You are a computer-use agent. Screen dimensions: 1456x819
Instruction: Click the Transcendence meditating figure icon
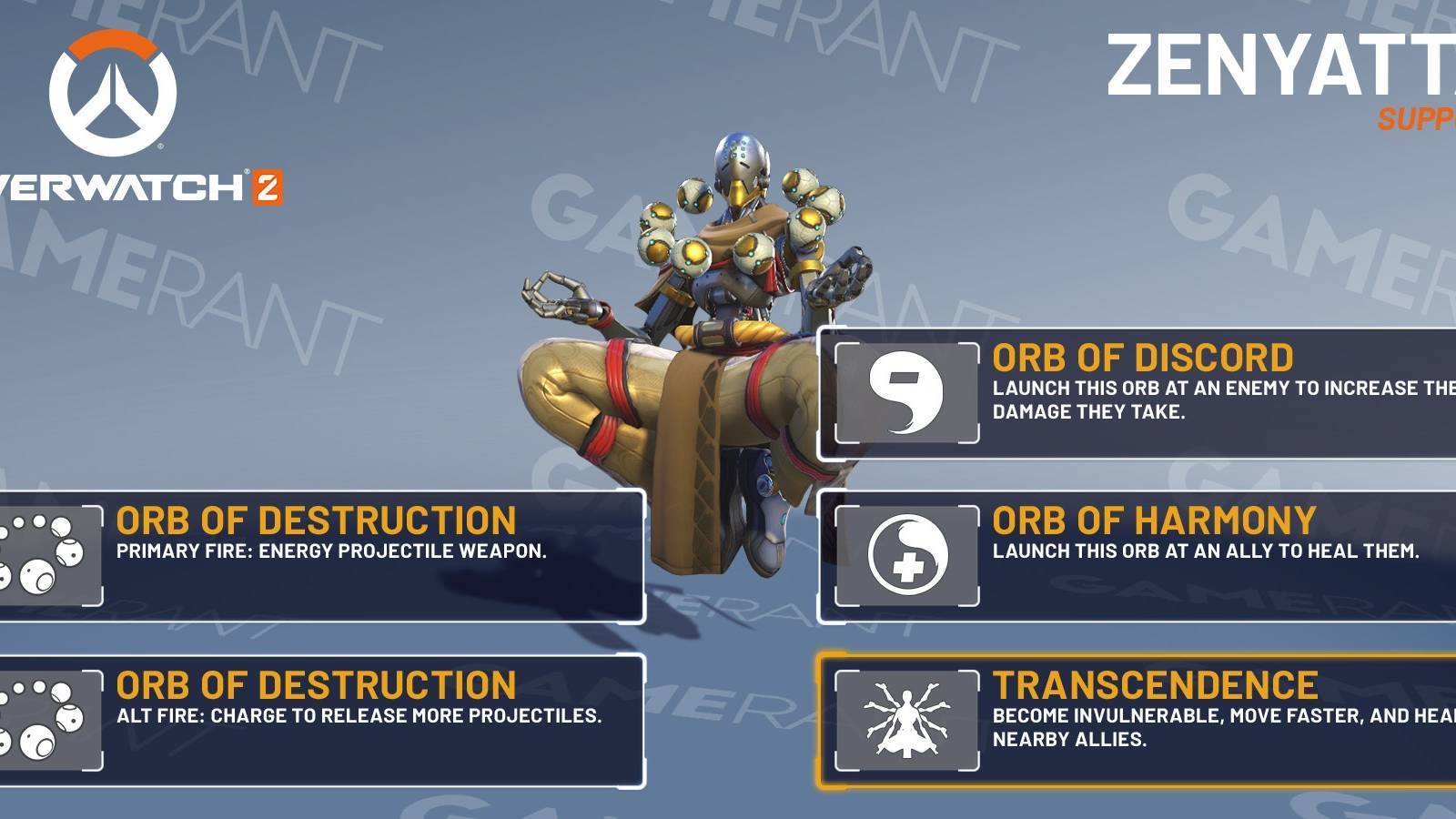905,719
